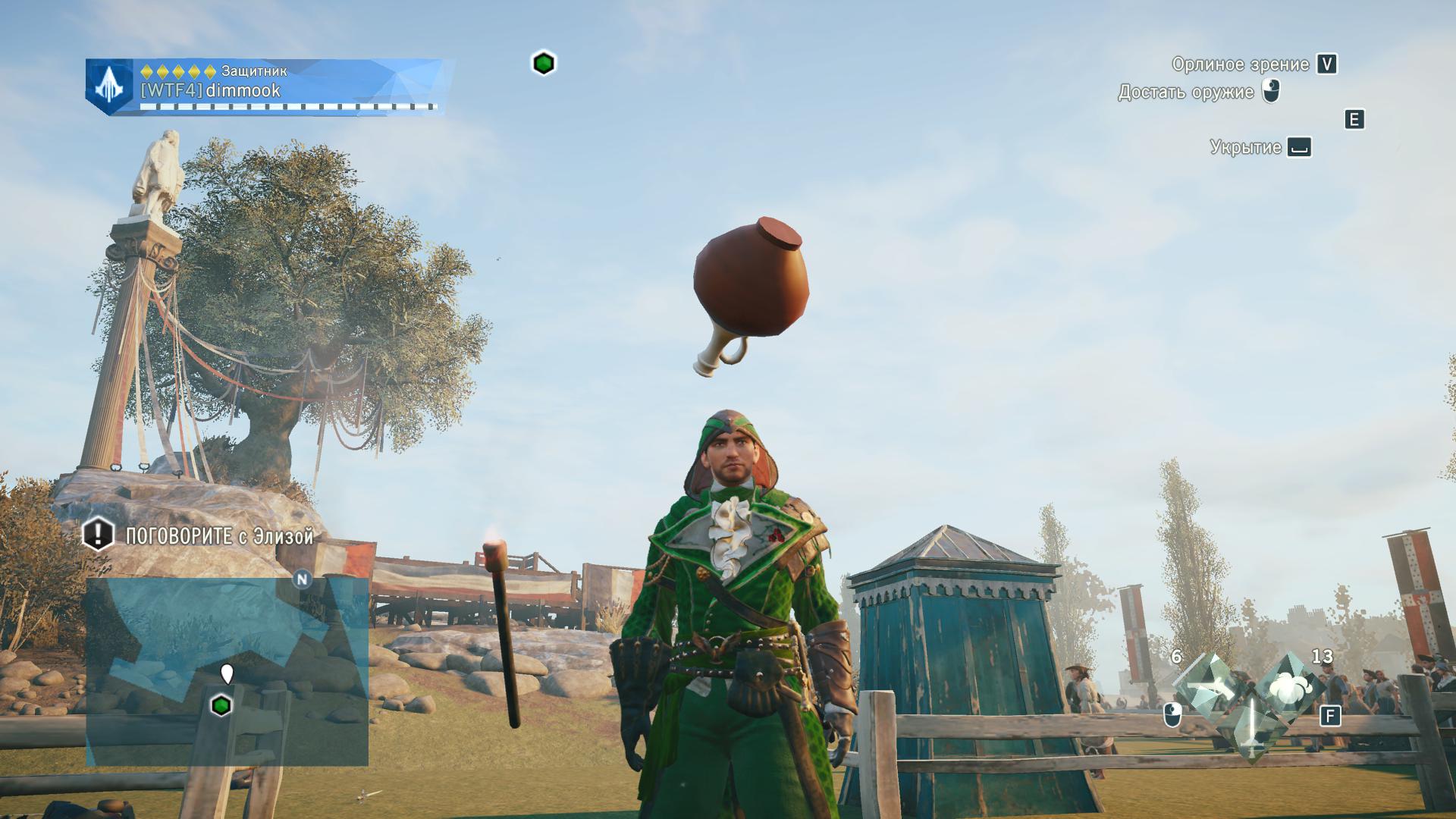Screen dimensions: 1456x819
Task: Click the minimap north compass indicator
Action: tap(303, 579)
